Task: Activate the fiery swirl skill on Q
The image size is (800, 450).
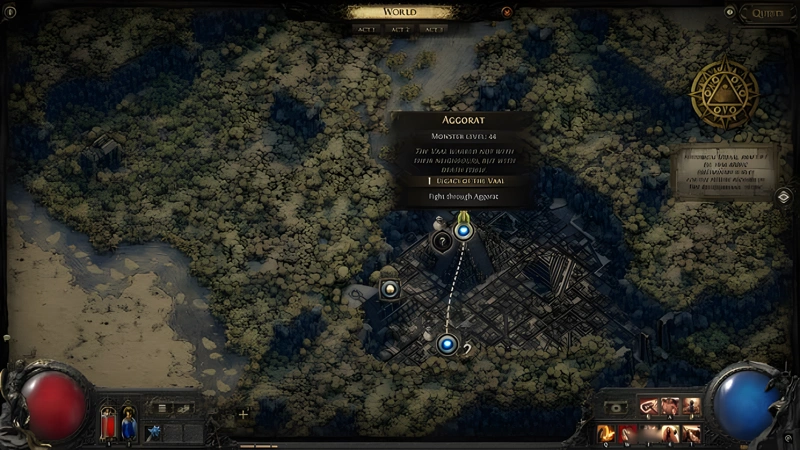Action: point(605,433)
